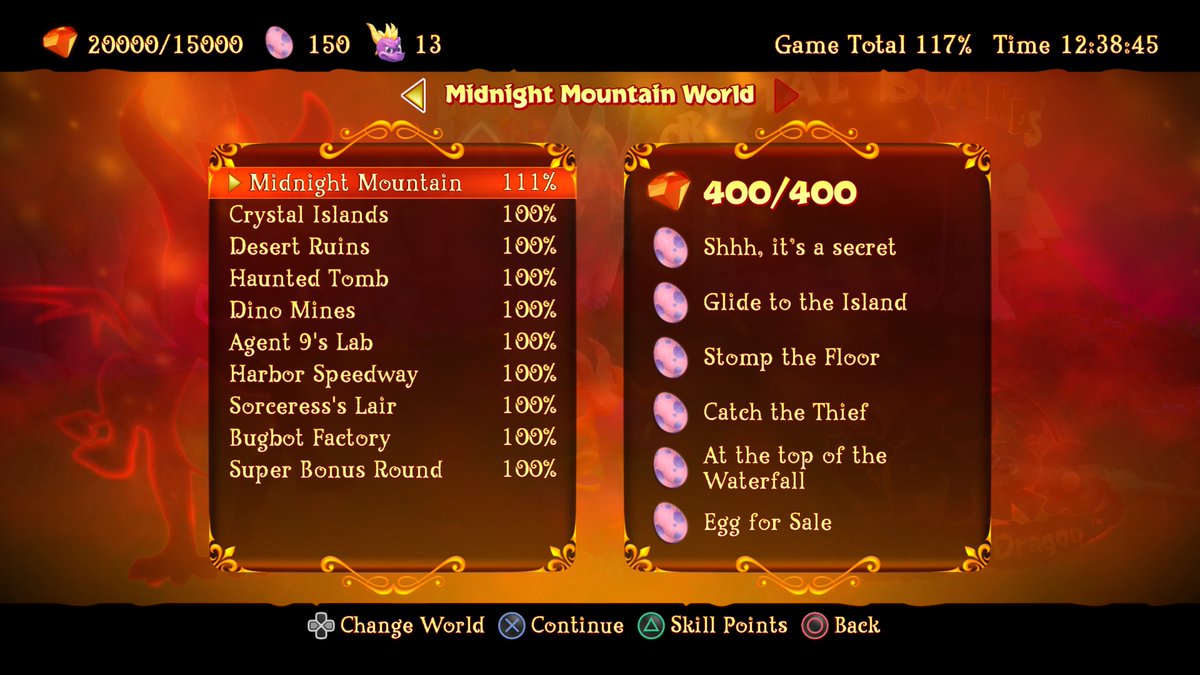Pick Dino Mines in the level list
The width and height of the screenshot is (1200, 675).
392,311
